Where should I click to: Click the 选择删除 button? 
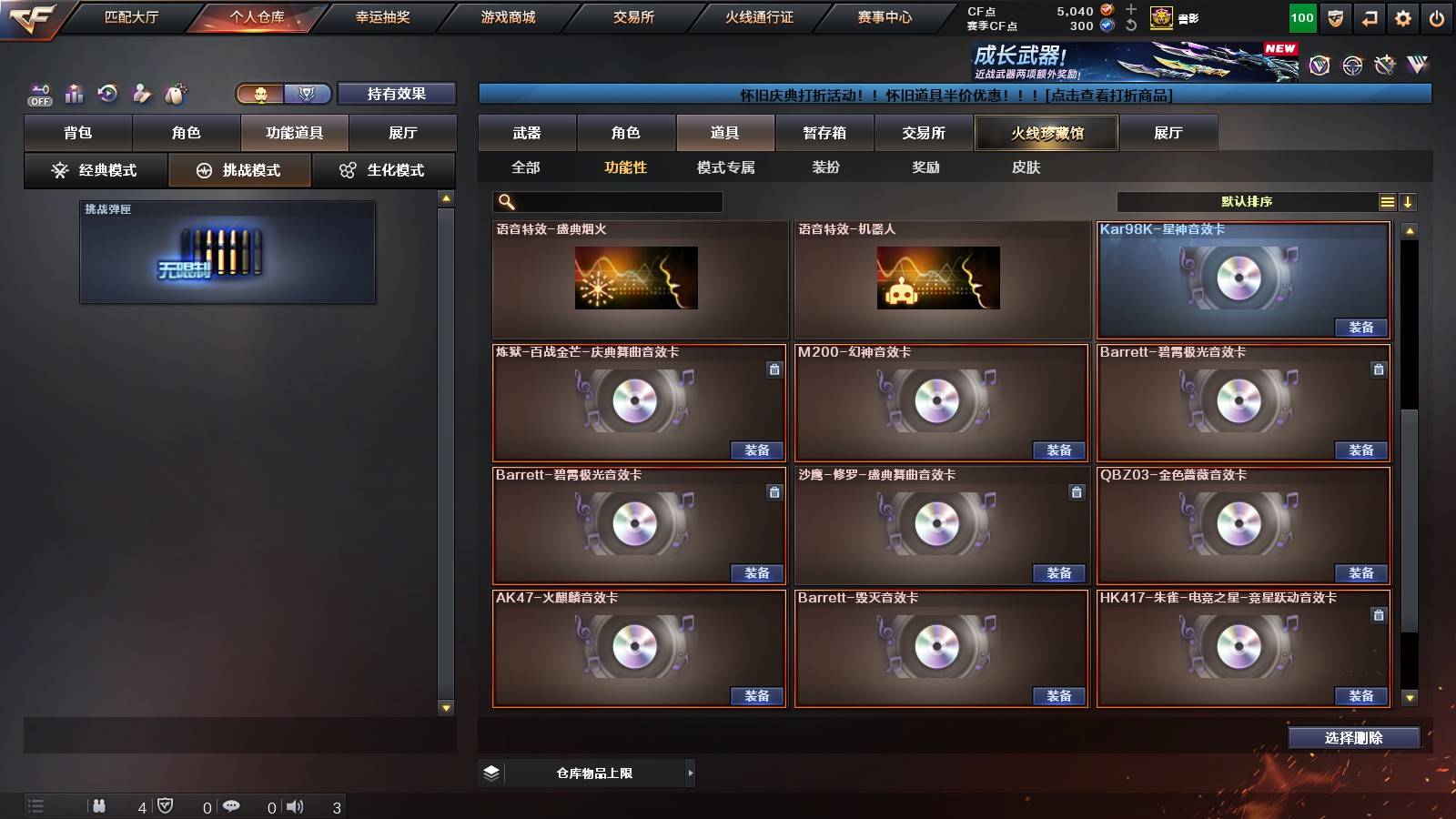pos(1354,738)
